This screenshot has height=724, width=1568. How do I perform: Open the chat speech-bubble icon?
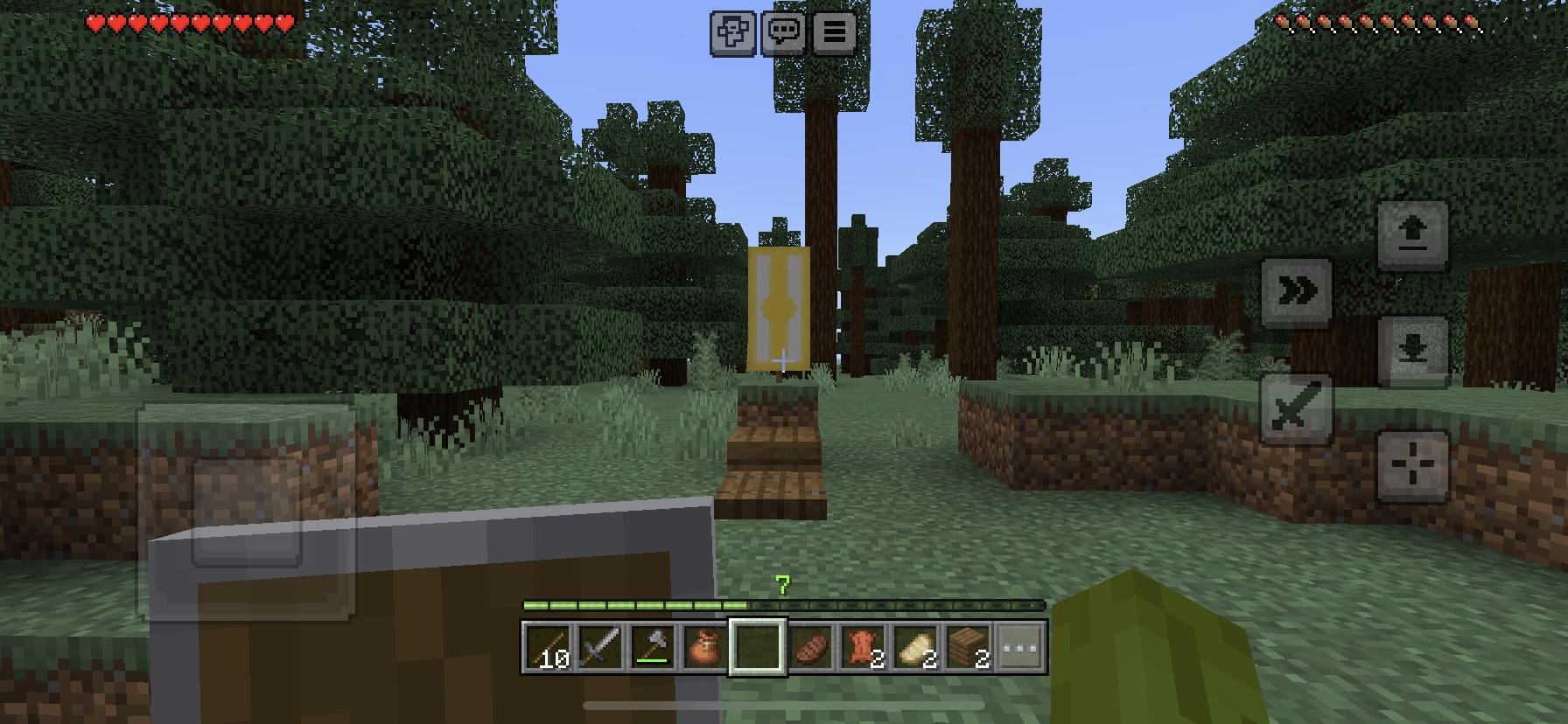(x=784, y=32)
